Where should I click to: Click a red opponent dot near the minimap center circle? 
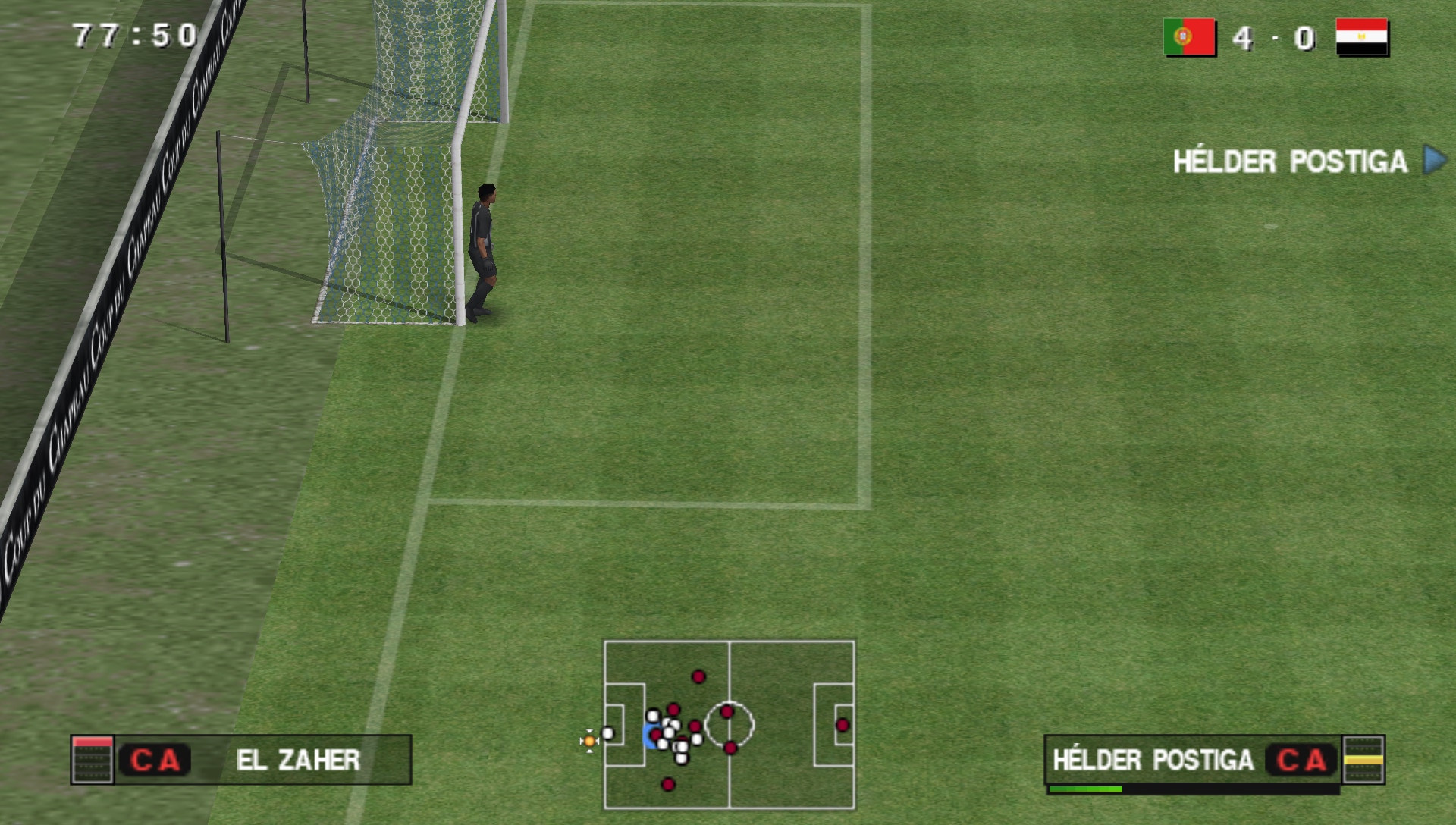[727, 711]
